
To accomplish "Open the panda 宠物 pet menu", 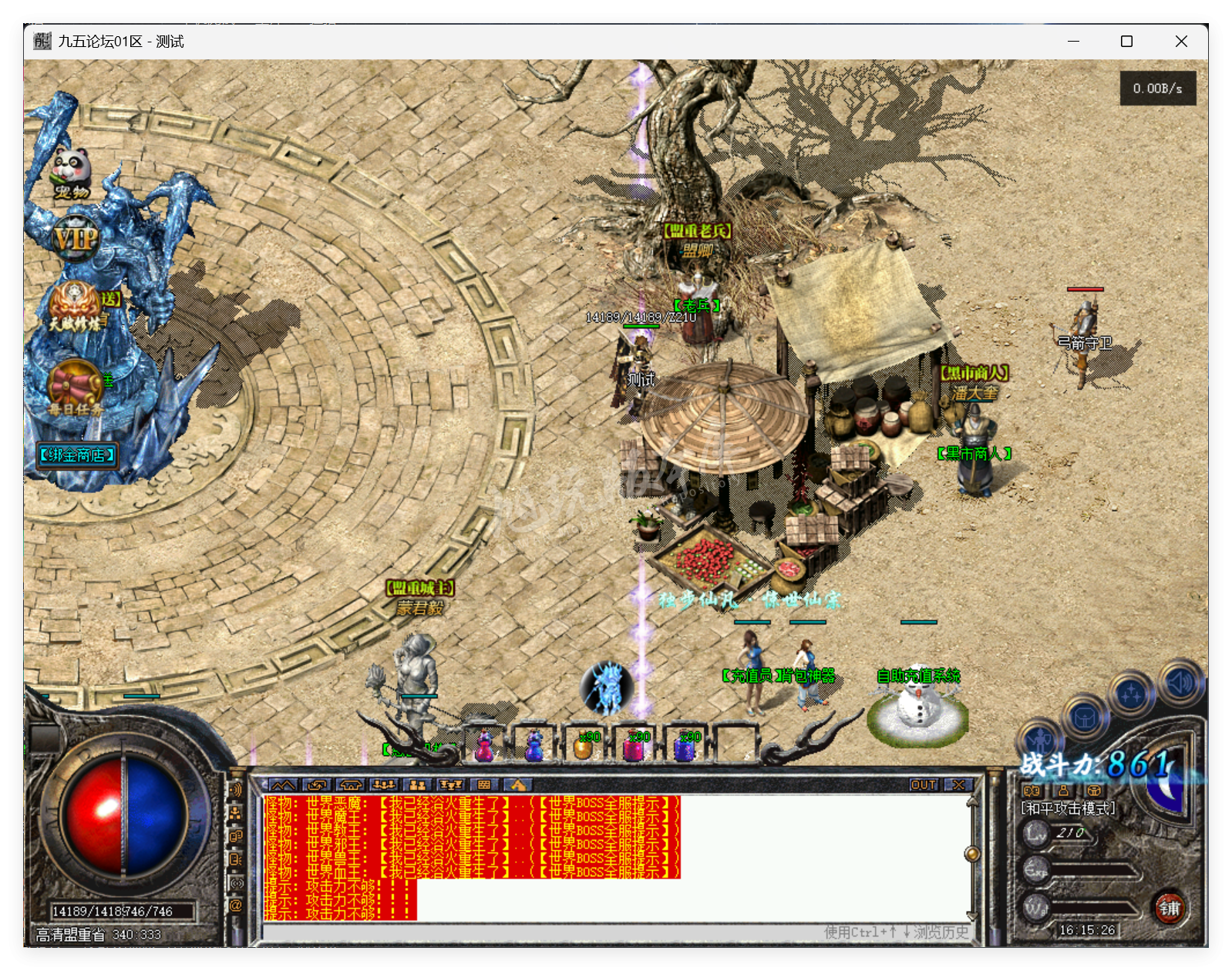I will tap(71, 171).
